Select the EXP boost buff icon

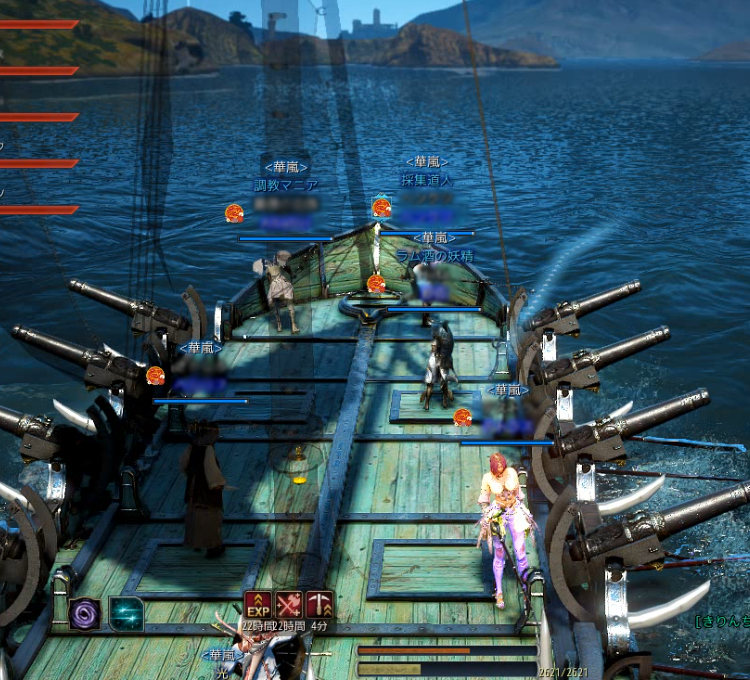coord(258,605)
